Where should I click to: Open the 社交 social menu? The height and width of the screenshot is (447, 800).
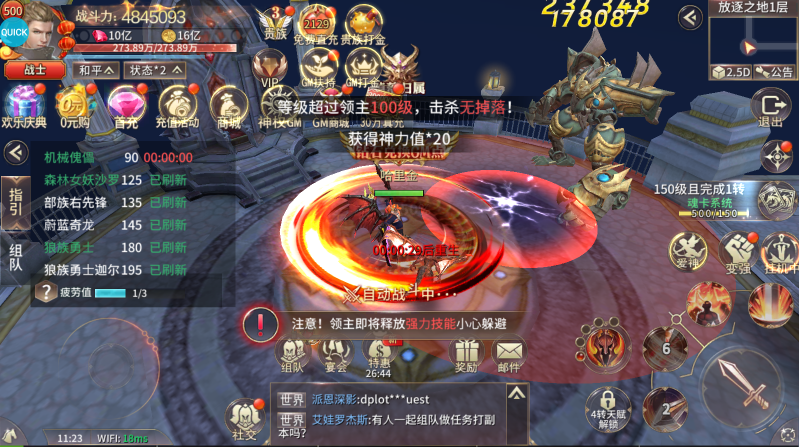tap(244, 420)
